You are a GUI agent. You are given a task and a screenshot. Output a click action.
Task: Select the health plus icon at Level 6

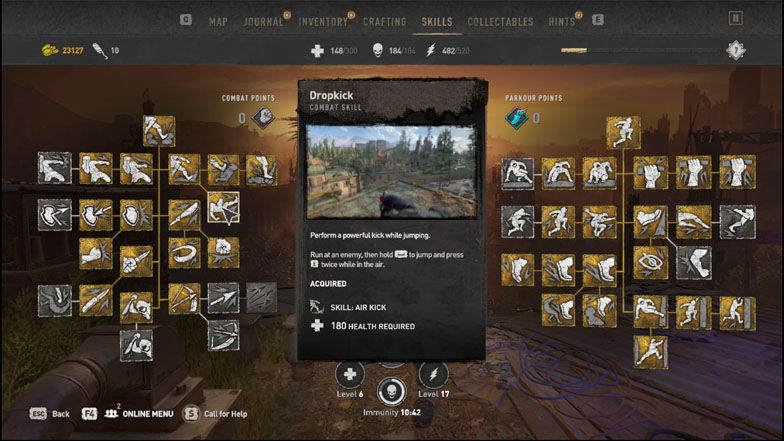[349, 375]
